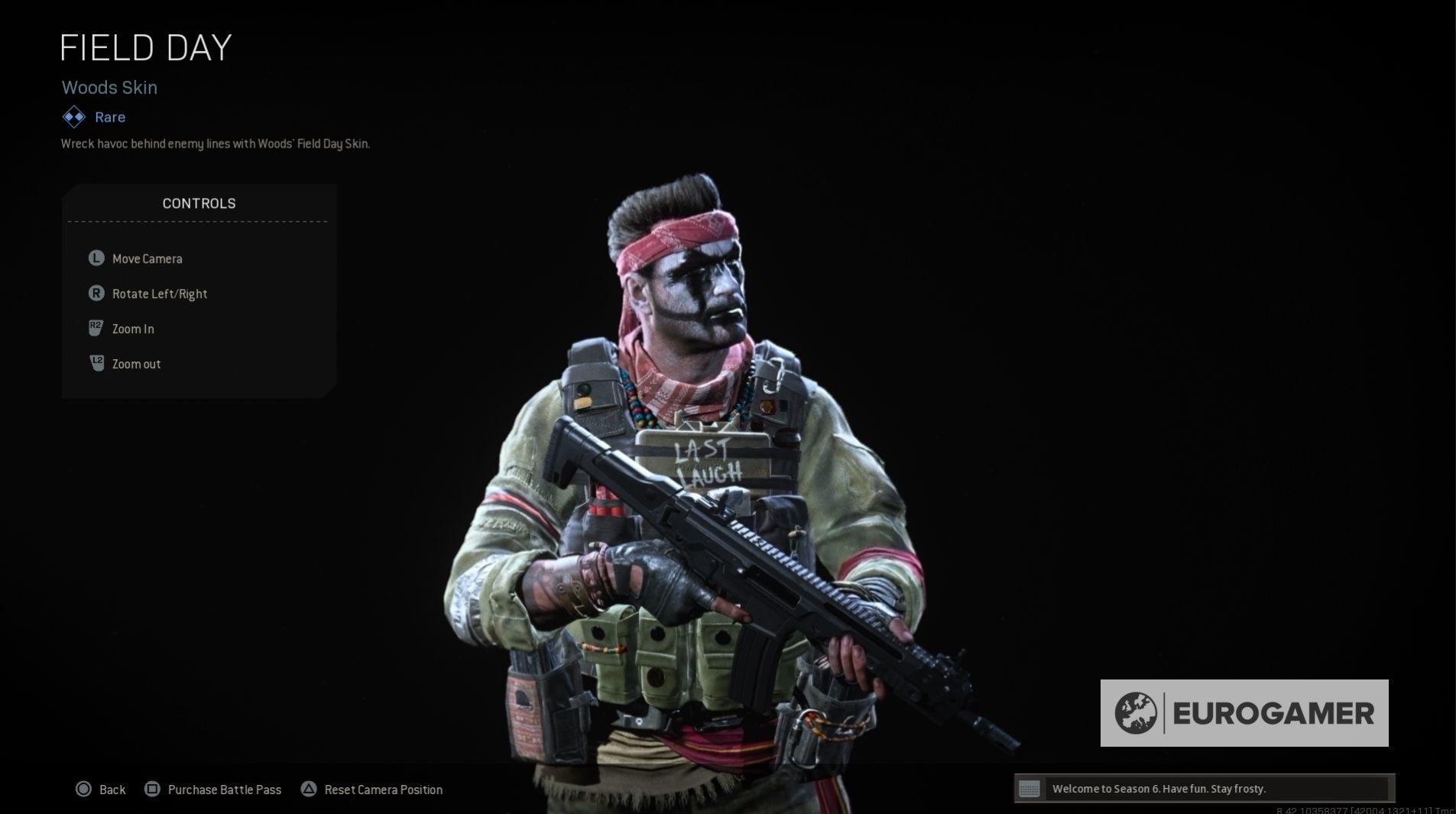Click the square icon beside Purchase Battle Pass

click(152, 789)
